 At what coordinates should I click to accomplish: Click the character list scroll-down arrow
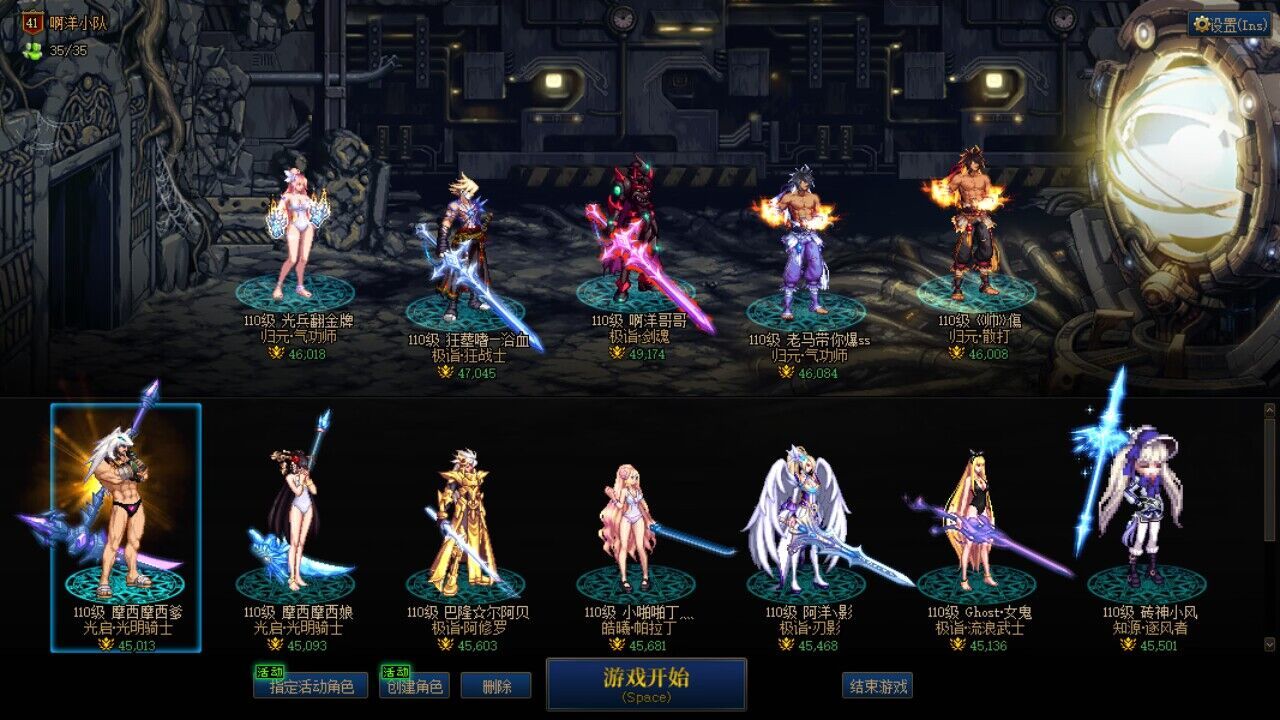pyautogui.click(x=1270, y=644)
